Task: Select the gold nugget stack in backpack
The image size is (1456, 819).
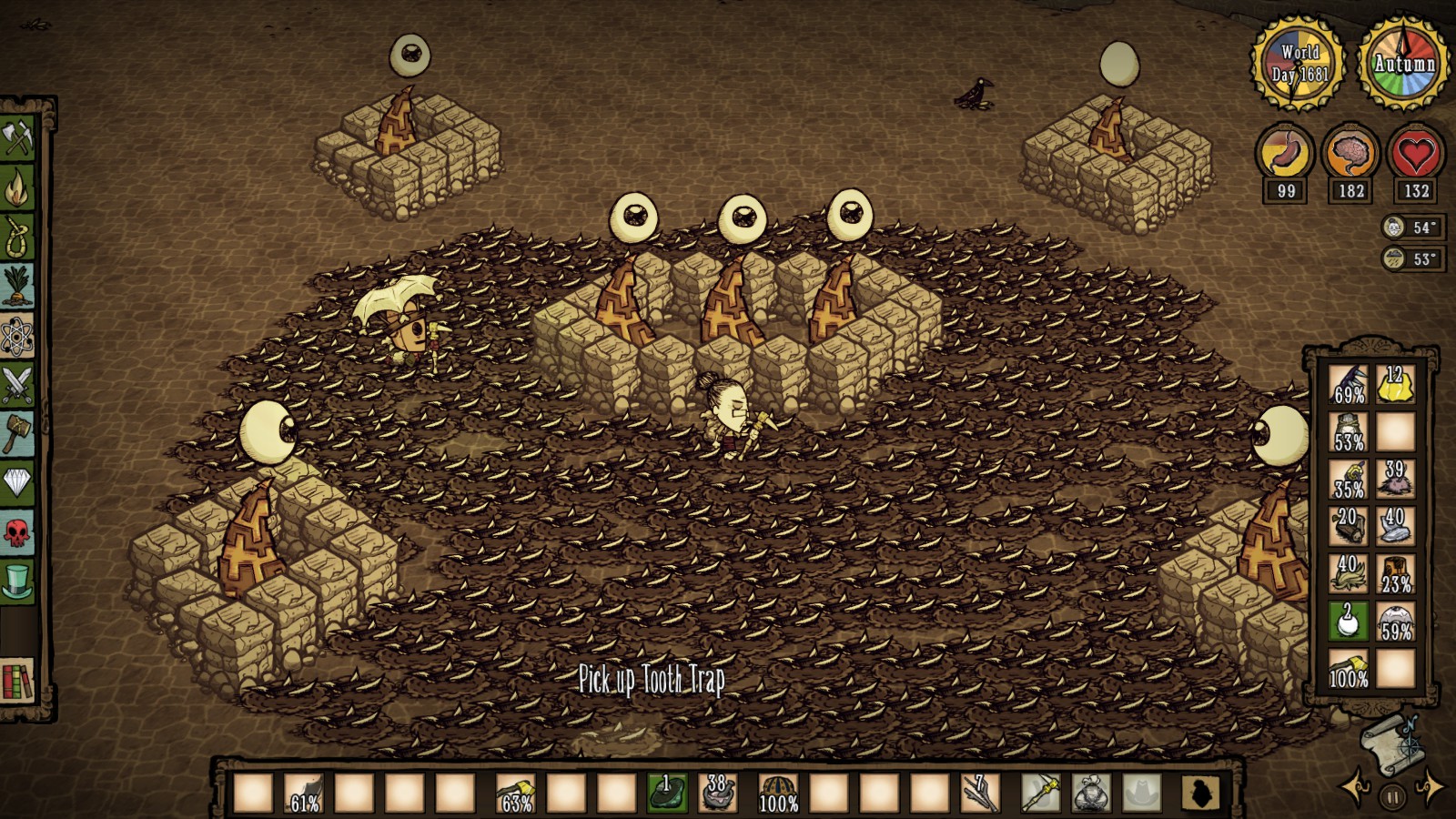Action: (1395, 384)
